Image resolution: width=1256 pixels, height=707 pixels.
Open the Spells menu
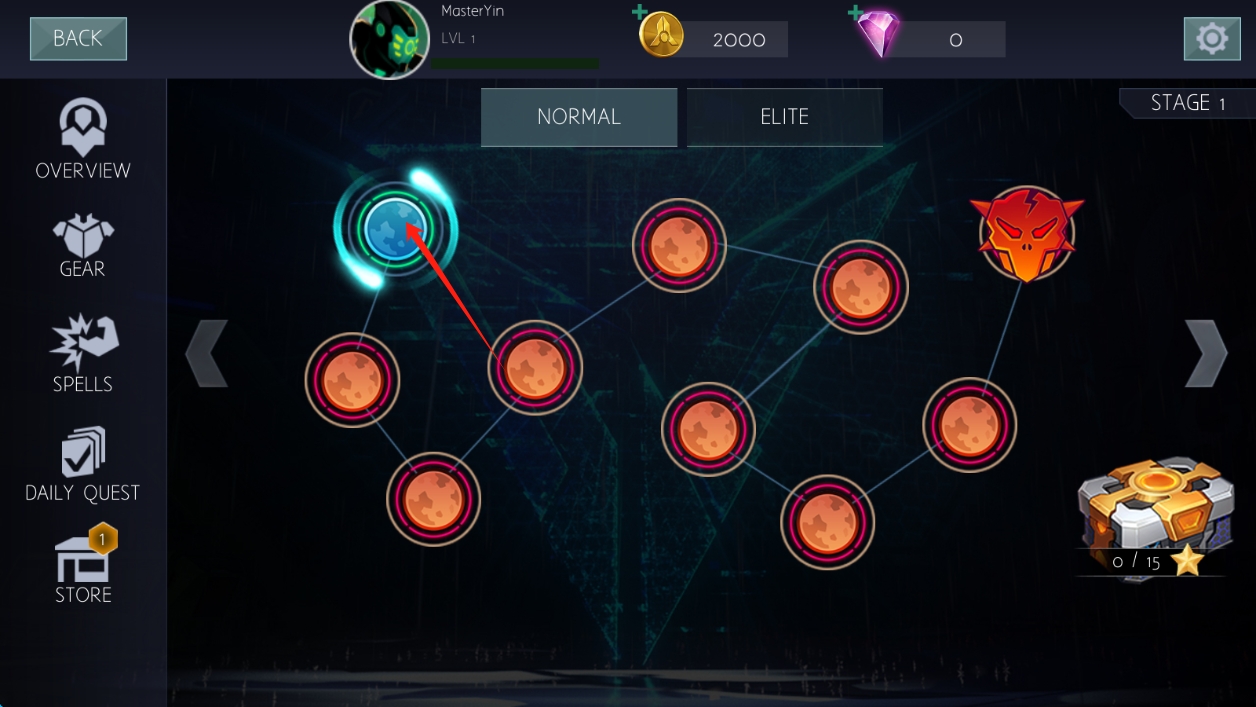(x=83, y=354)
